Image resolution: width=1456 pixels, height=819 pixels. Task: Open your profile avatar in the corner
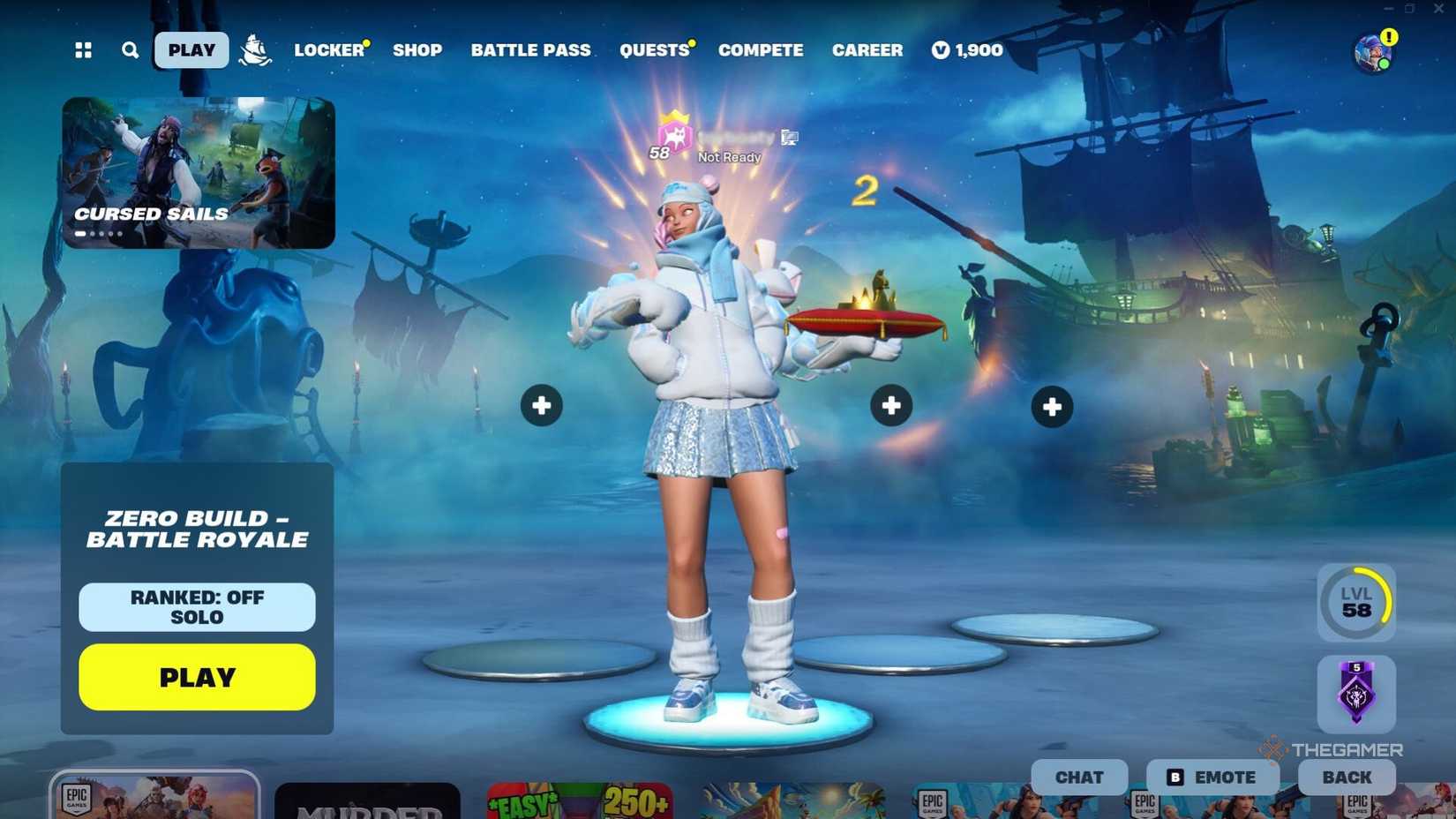pos(1373,50)
